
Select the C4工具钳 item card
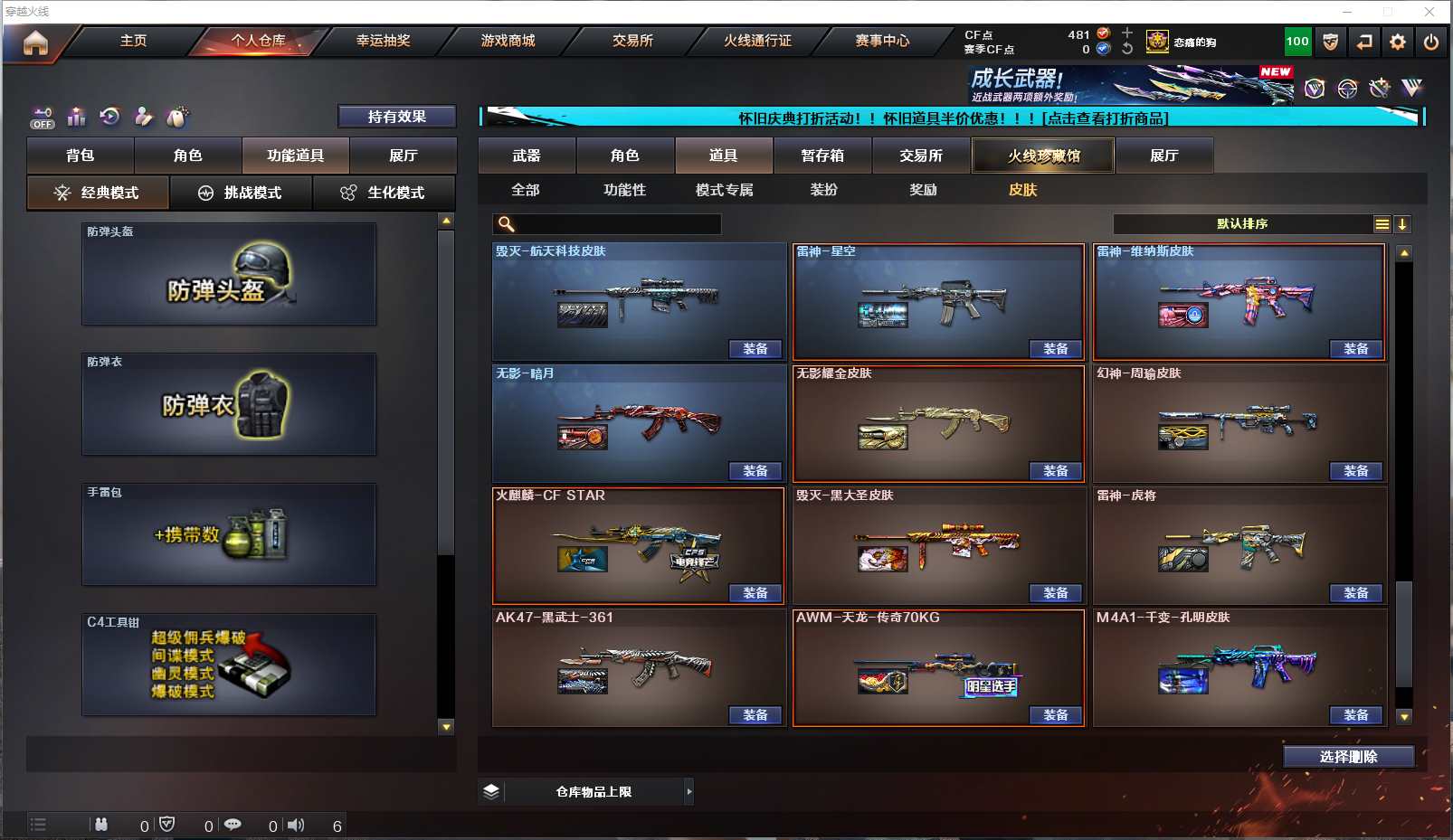[229, 665]
